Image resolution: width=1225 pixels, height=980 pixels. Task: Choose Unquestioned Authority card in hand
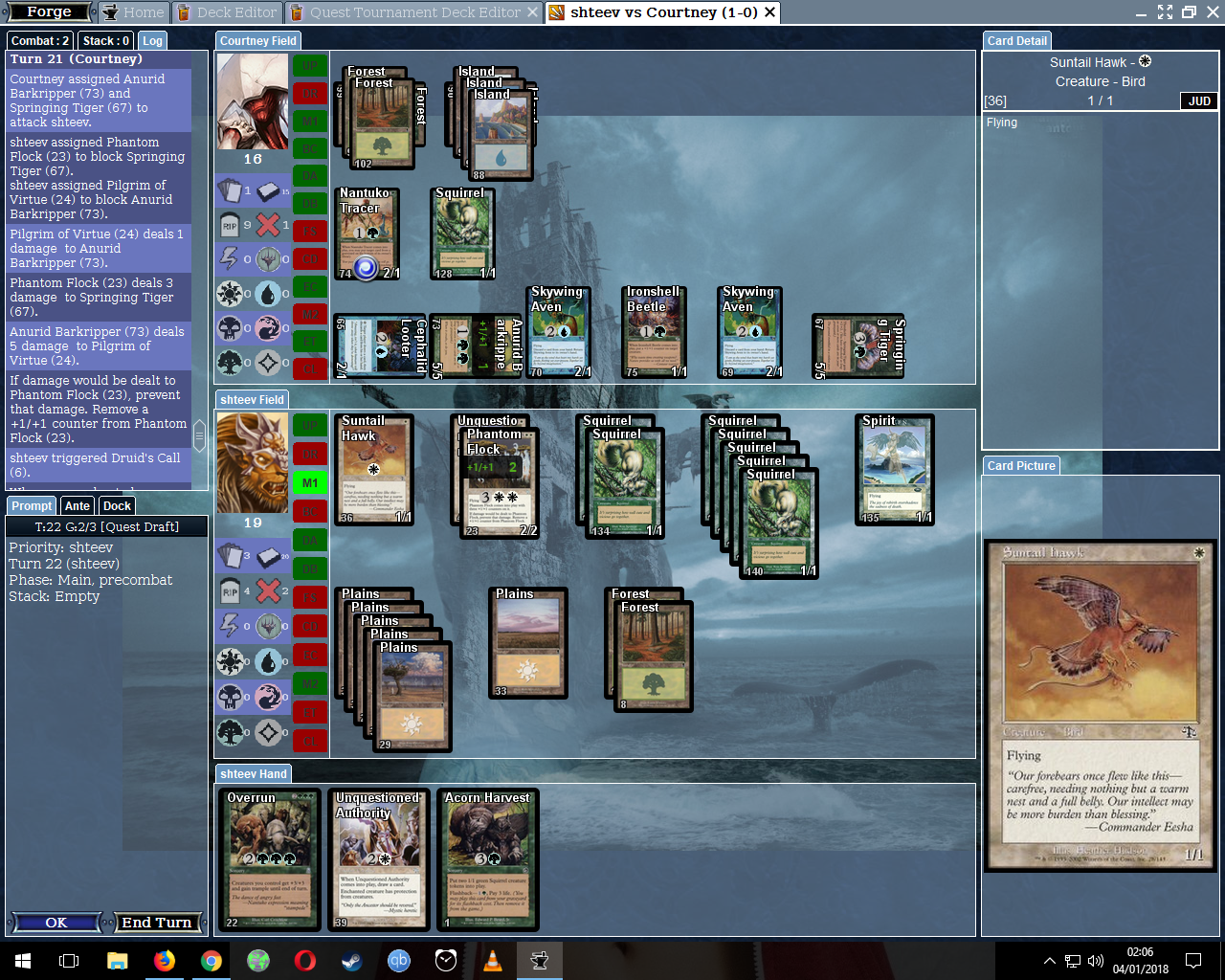378,859
